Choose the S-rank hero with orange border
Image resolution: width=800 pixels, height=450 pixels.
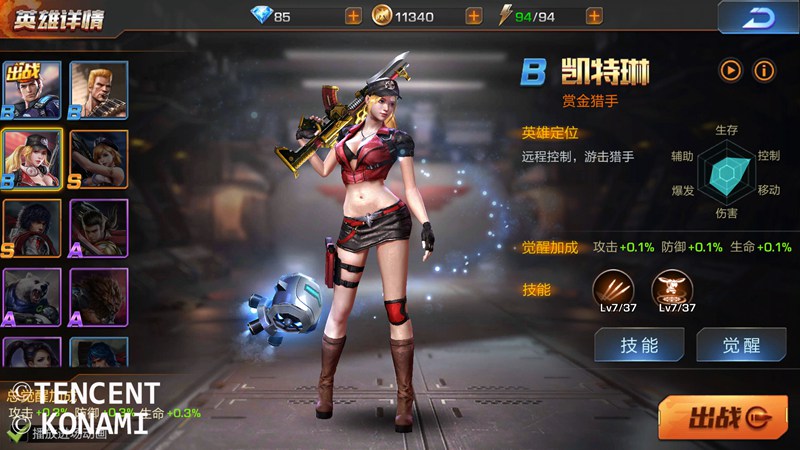pos(99,159)
